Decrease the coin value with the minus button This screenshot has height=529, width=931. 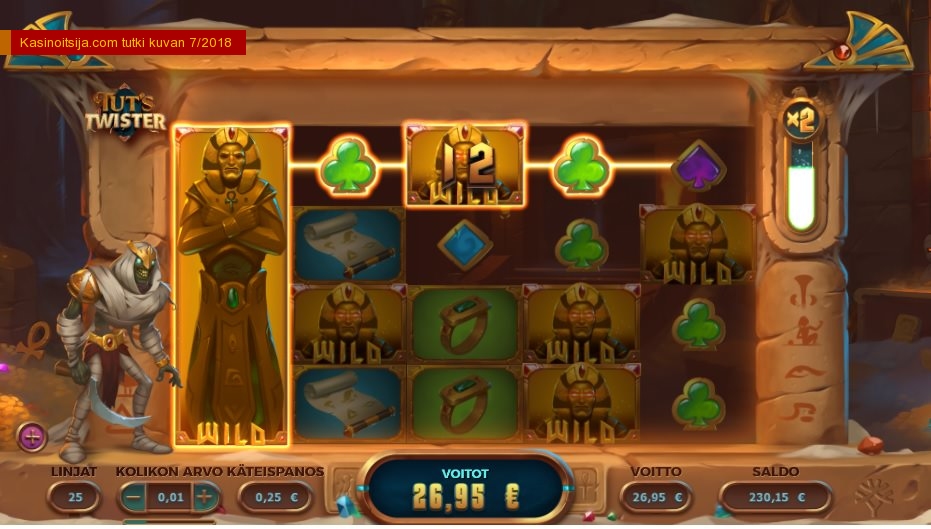(133, 496)
